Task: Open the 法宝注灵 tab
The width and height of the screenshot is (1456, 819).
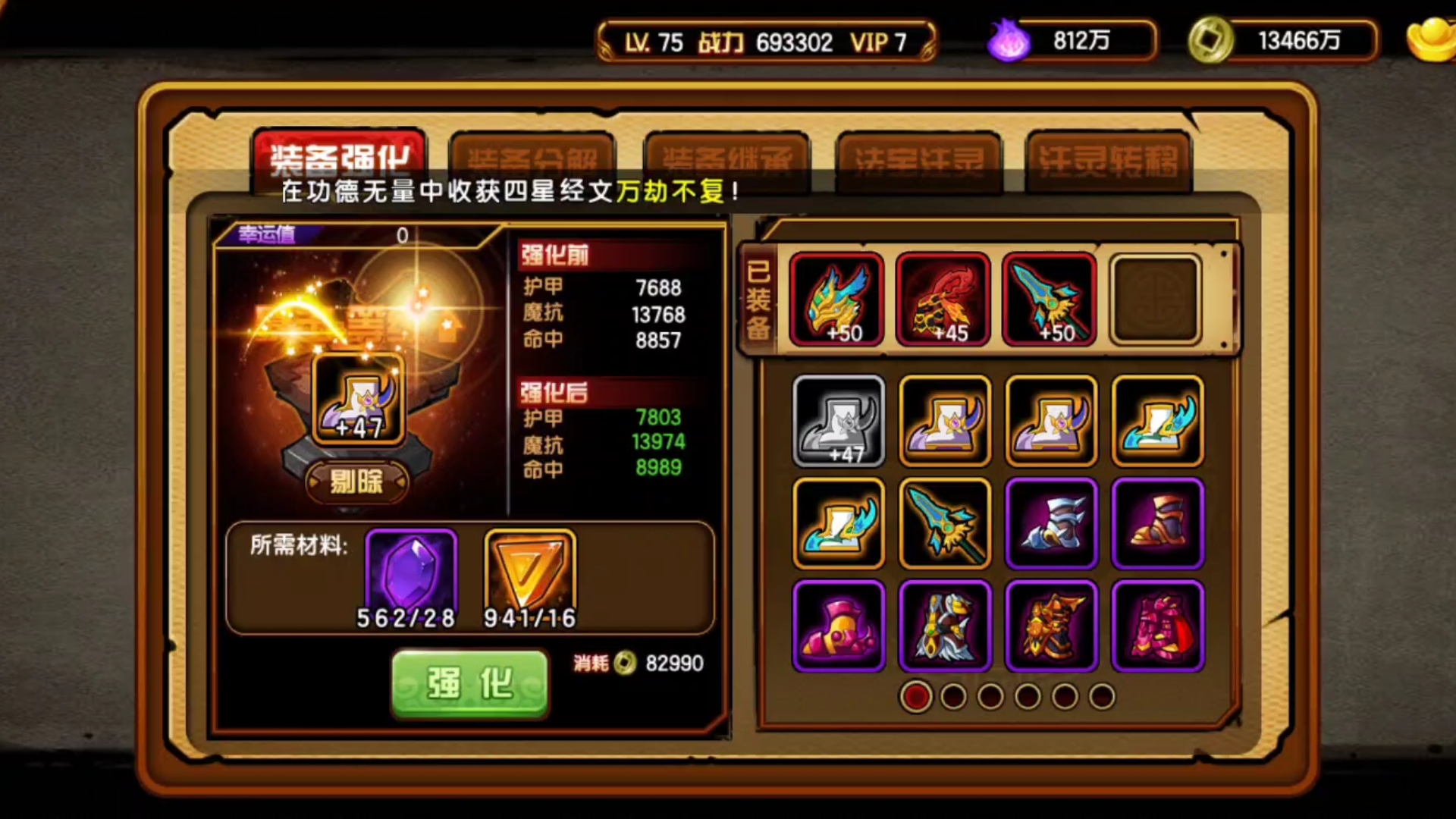Action: tap(918, 159)
